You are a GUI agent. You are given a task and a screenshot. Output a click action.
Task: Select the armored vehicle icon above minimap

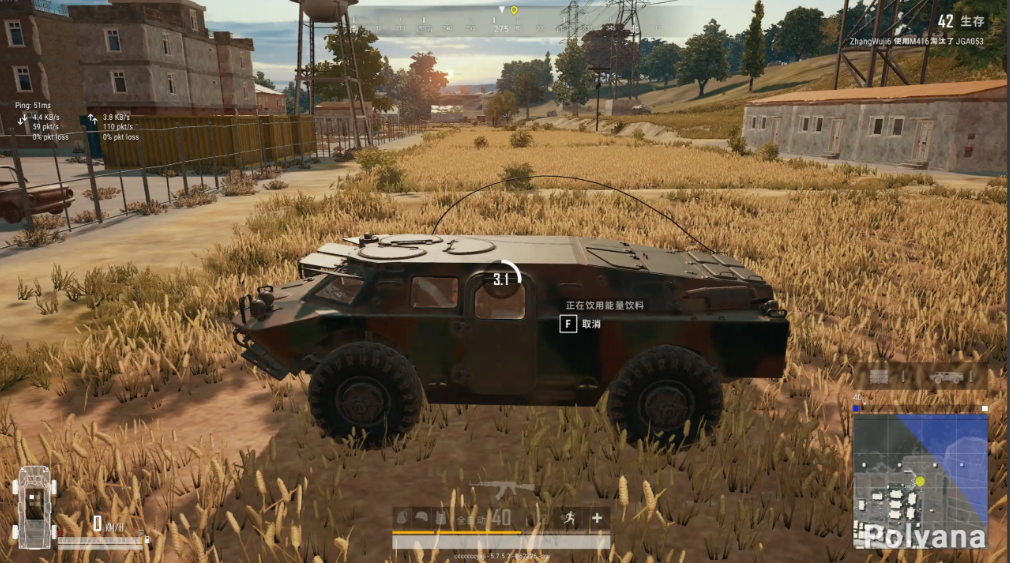945,377
